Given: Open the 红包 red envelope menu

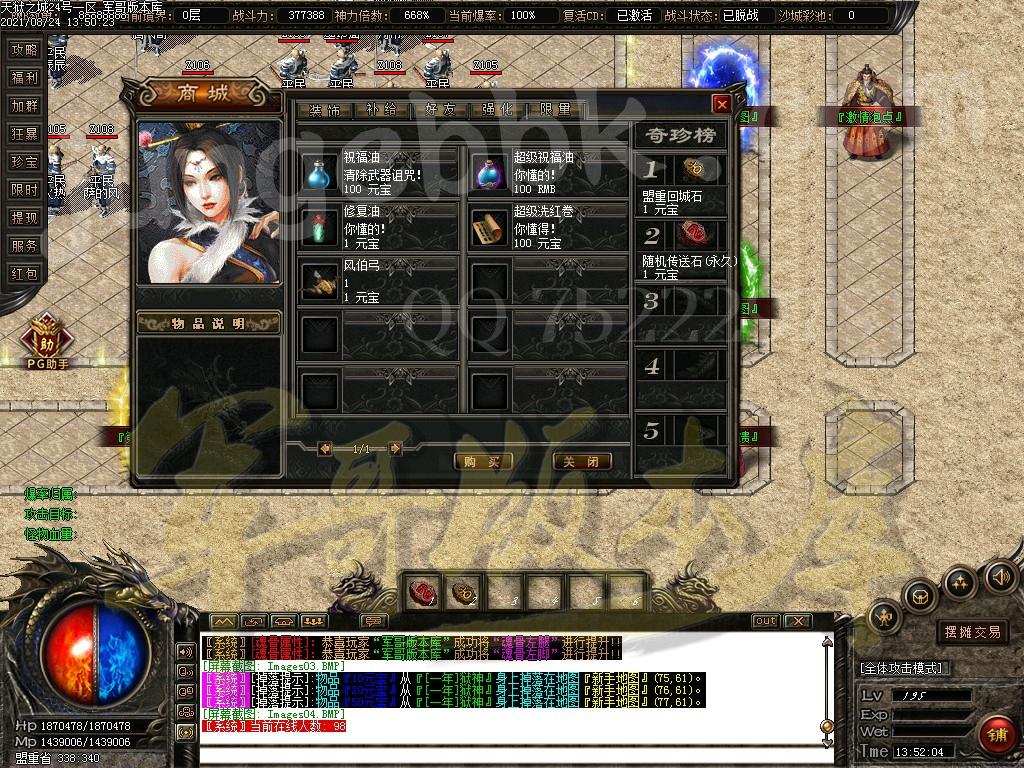Looking at the screenshot, I should click(x=23, y=274).
